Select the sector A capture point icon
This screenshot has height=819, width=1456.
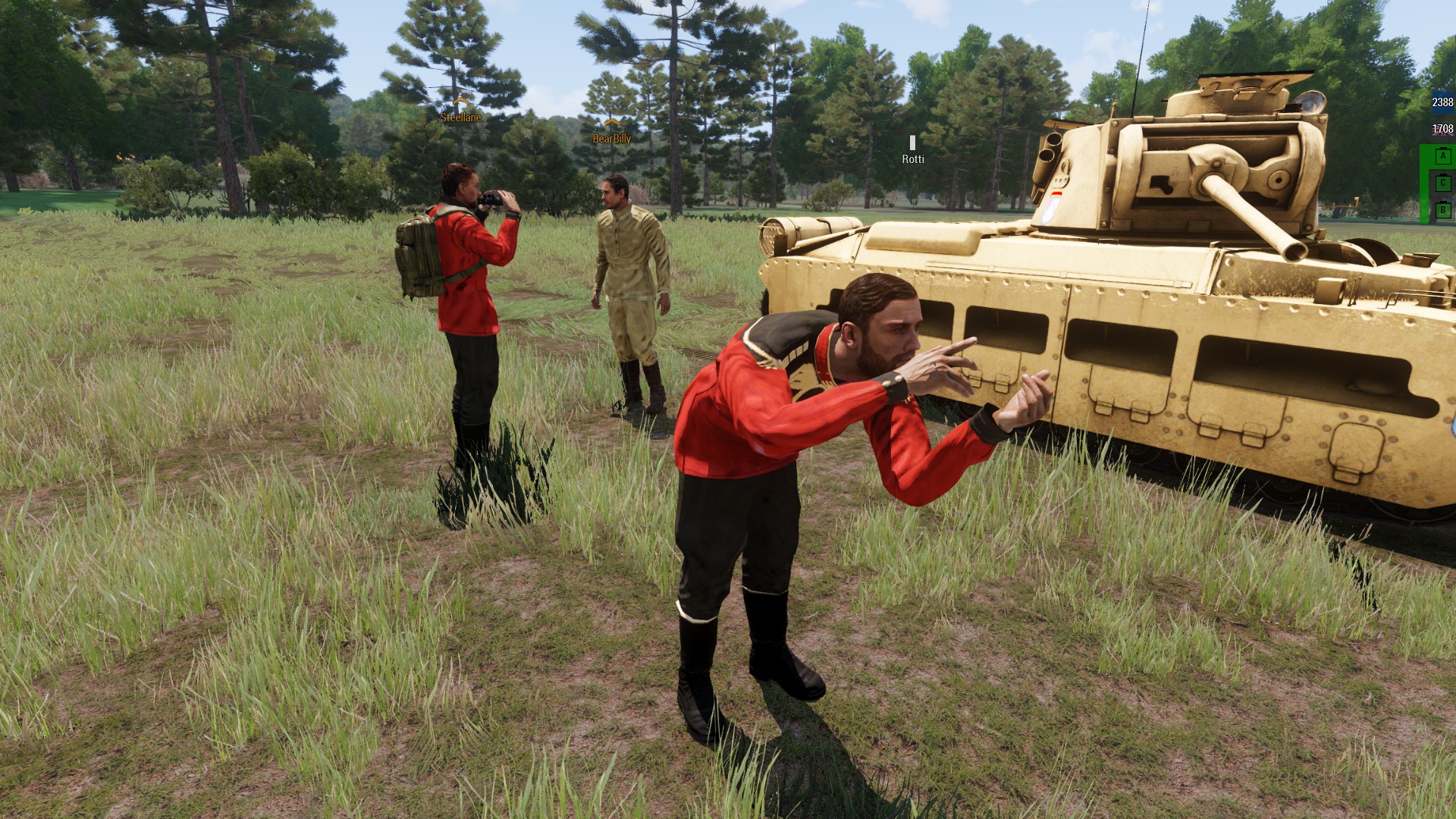[1442, 156]
